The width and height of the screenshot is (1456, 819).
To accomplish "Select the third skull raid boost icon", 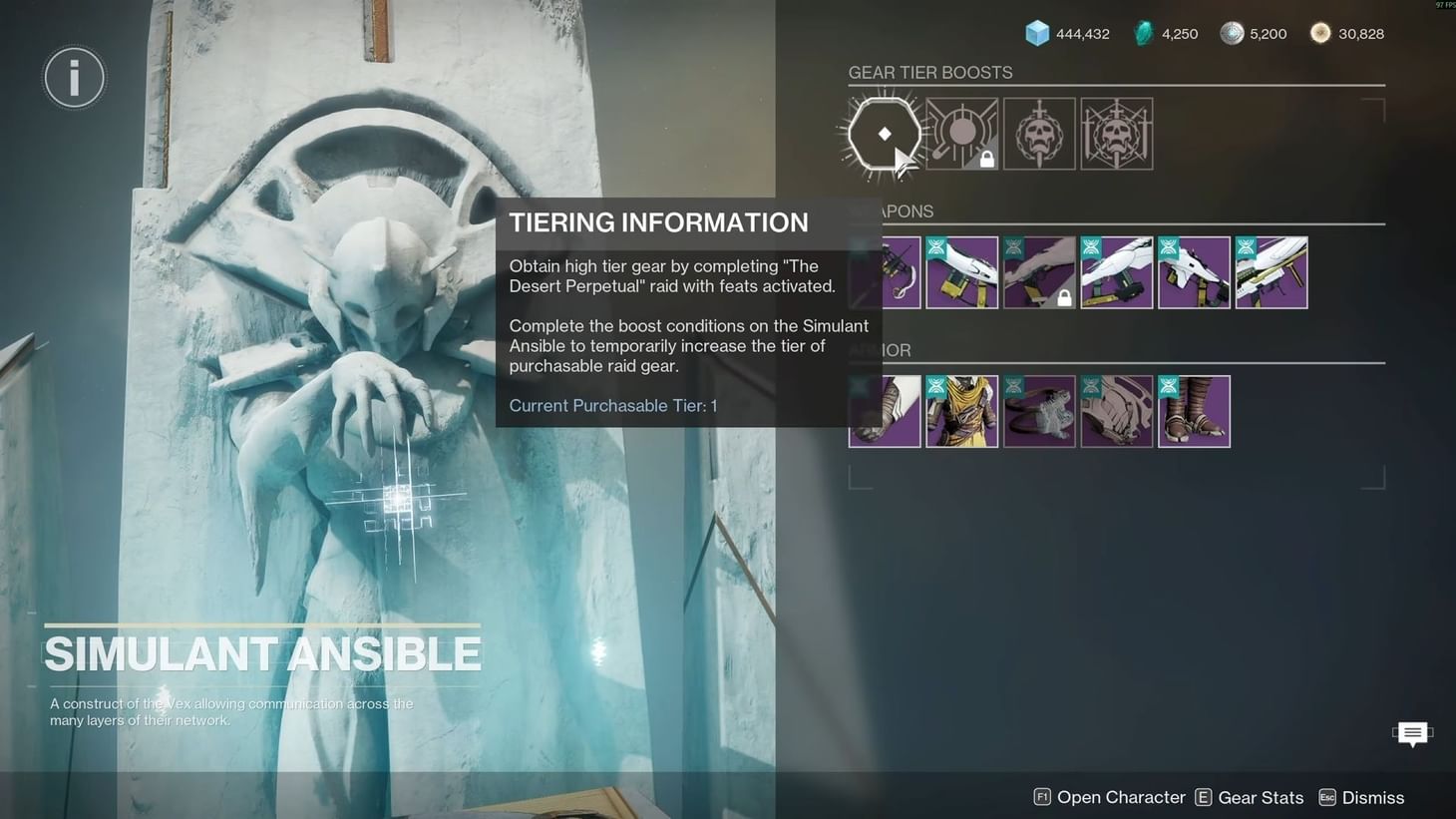I will pos(1039,133).
